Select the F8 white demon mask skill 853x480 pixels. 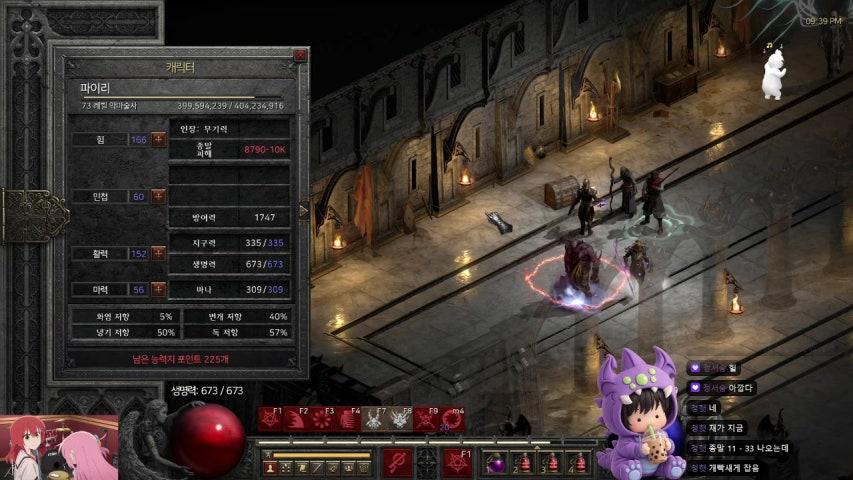[401, 419]
